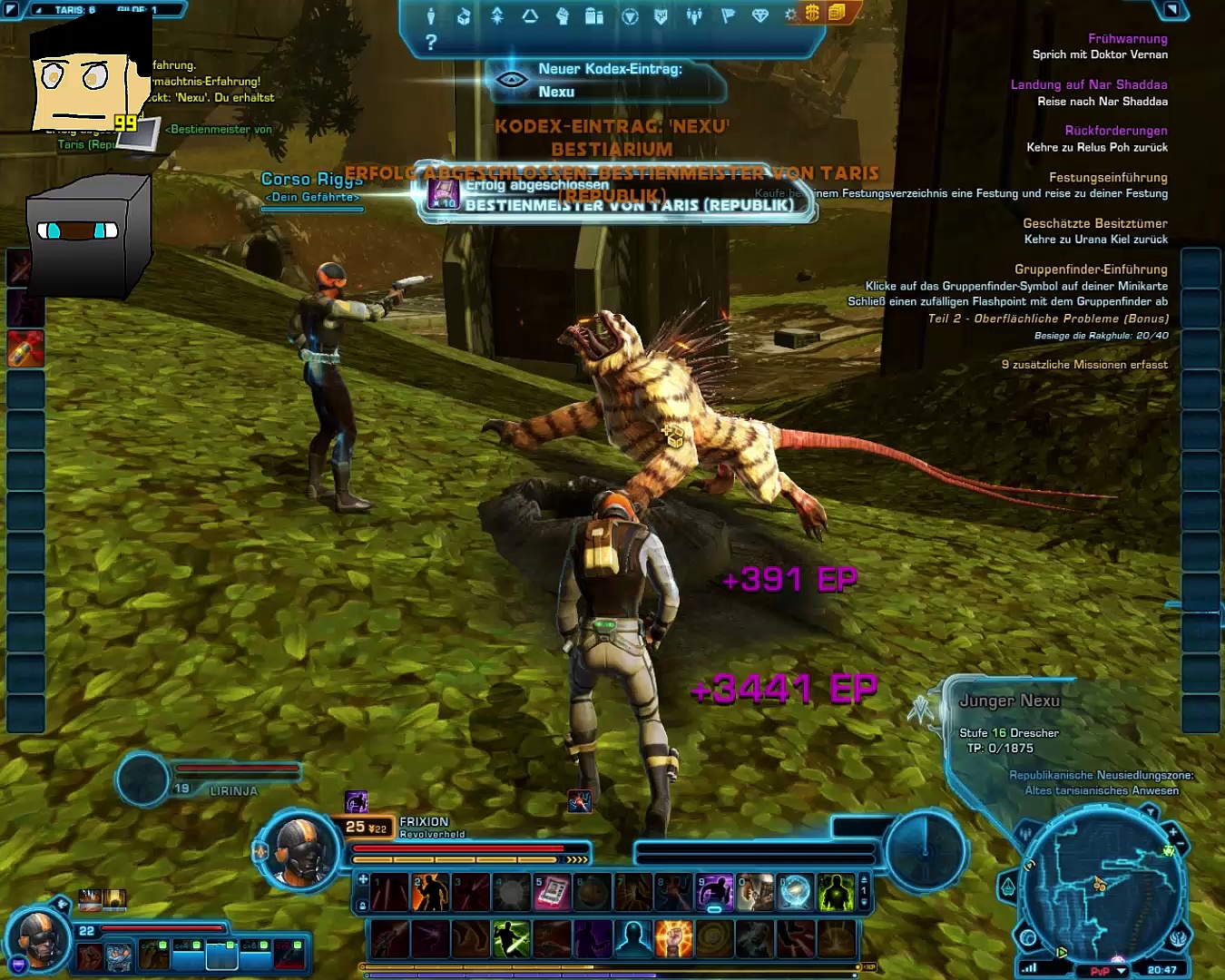Activate the glowing orange fist ability
1225x980 pixels.
pos(673,938)
